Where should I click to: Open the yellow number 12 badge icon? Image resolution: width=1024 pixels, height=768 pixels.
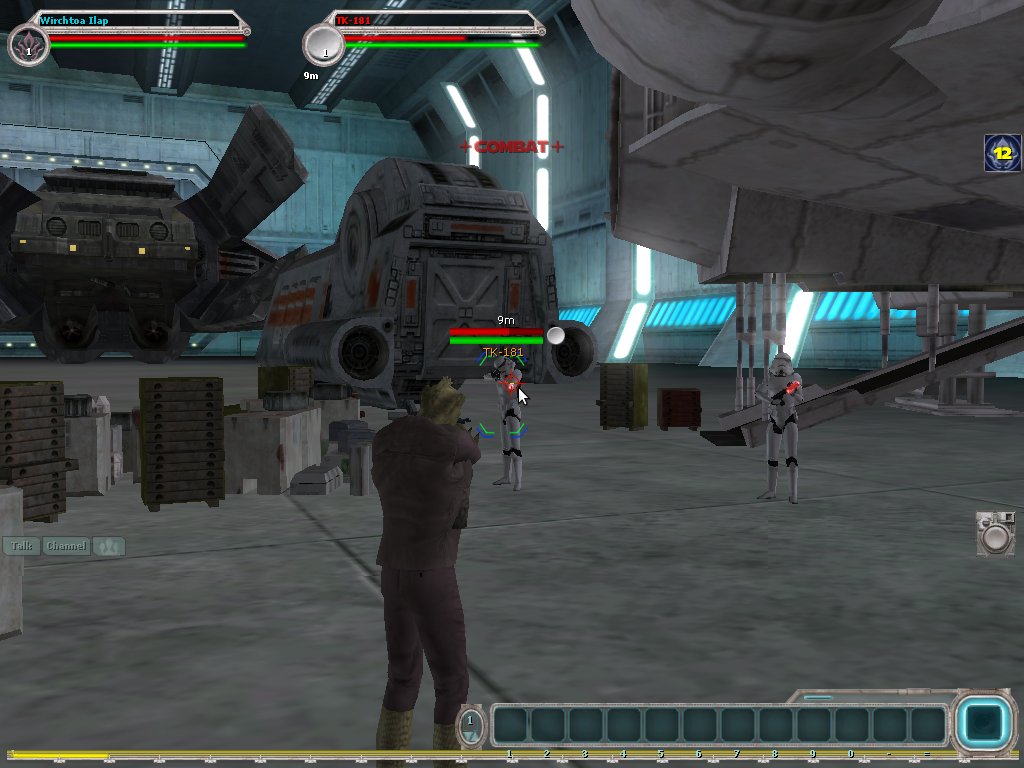(1002, 153)
